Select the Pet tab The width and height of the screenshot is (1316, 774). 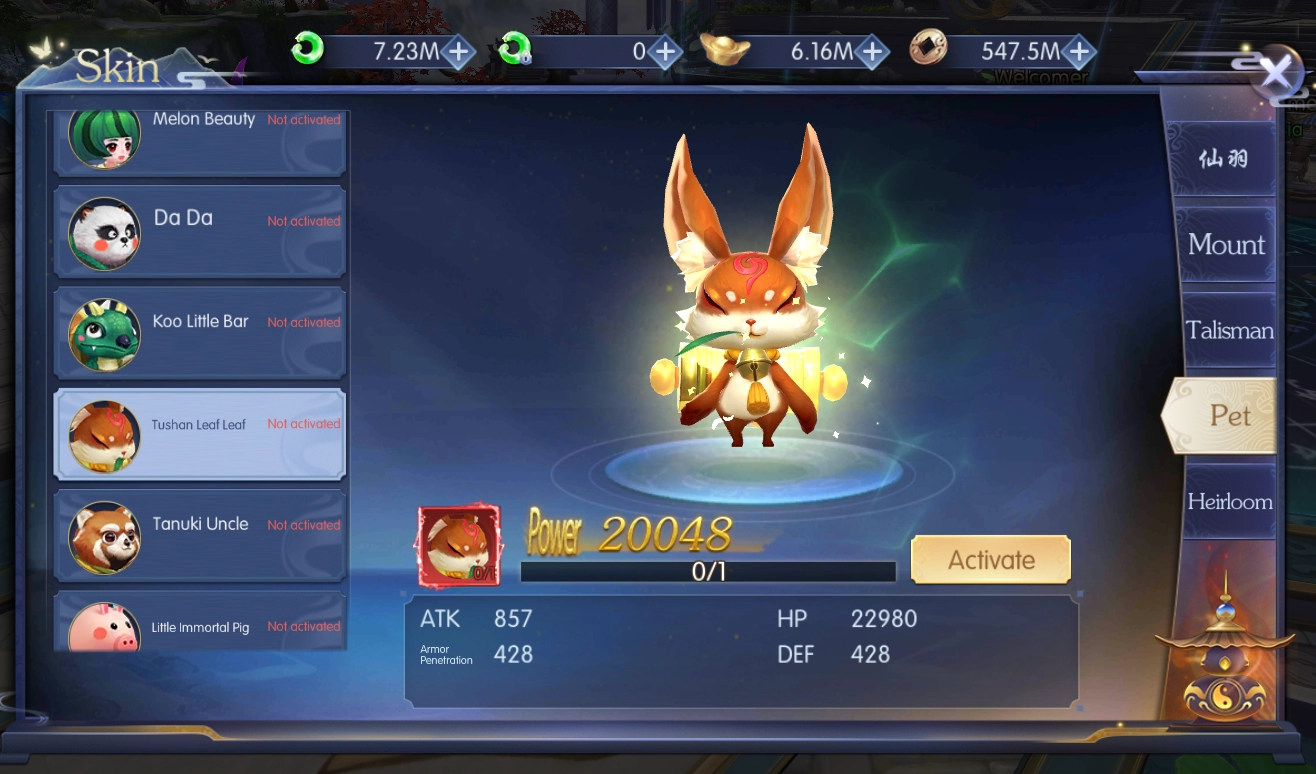(x=1229, y=415)
